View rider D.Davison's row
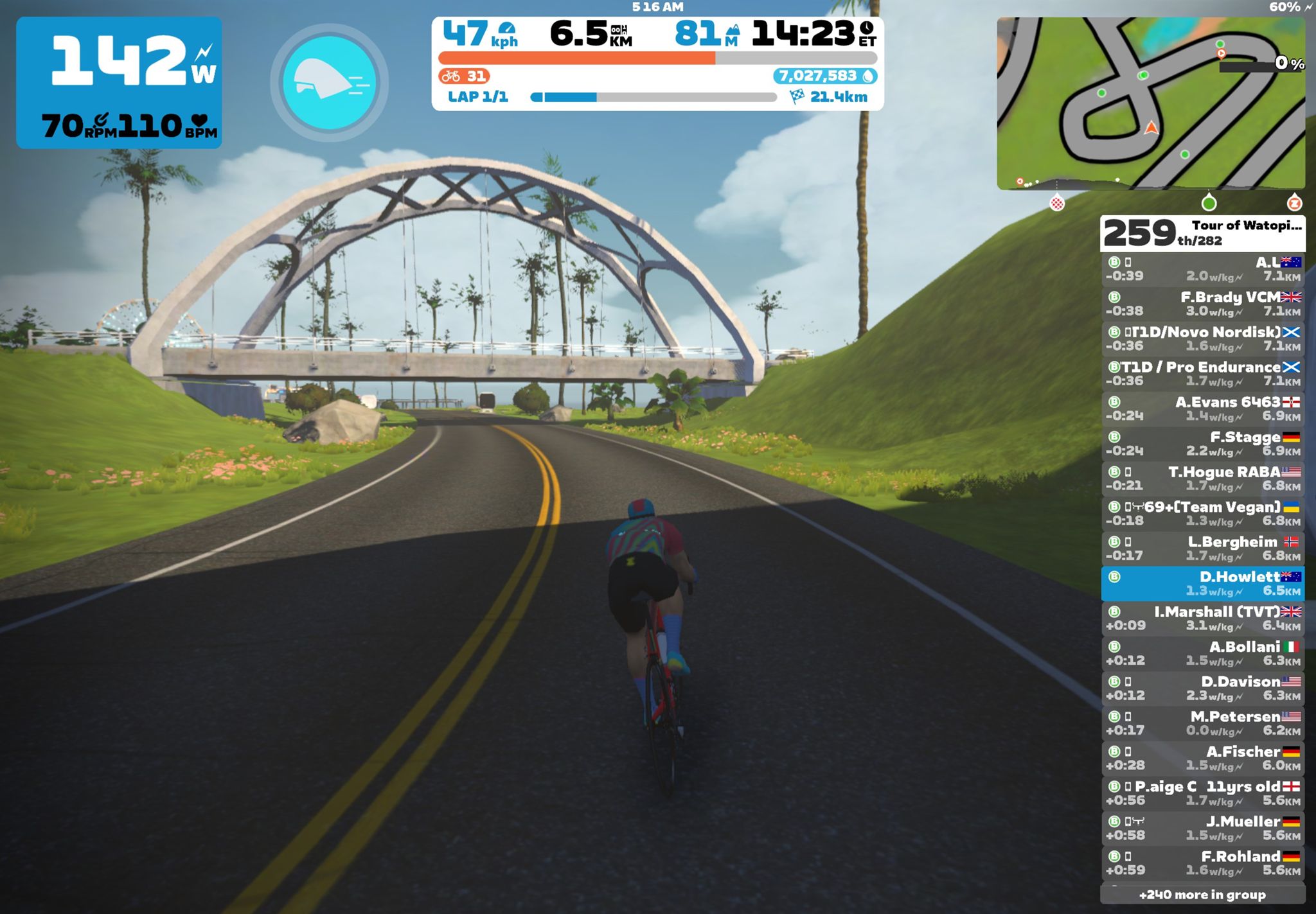The image size is (1316, 914). point(1202,688)
